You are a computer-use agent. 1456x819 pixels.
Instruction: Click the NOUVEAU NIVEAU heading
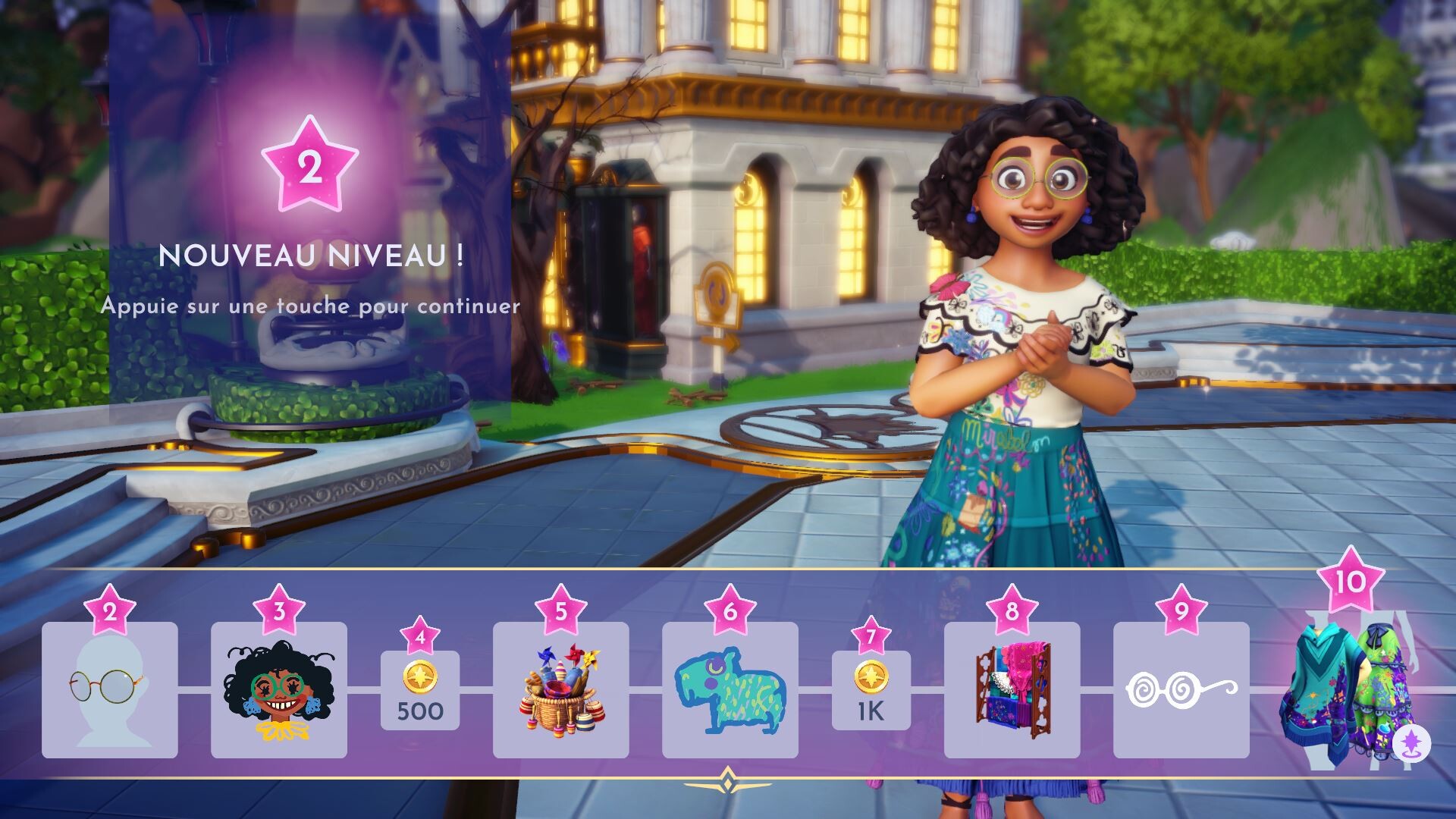coord(311,256)
